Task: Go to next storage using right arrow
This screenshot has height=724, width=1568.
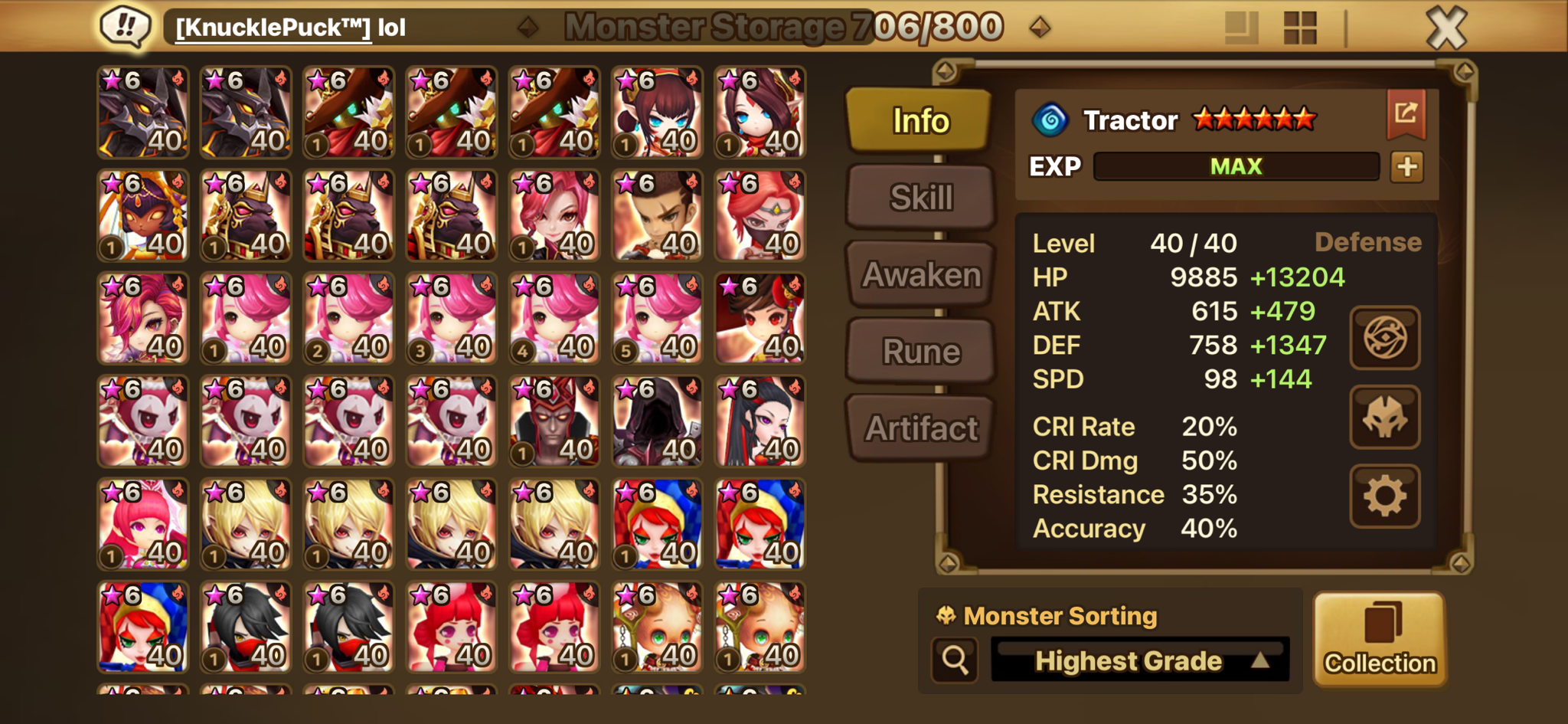Action: point(1039,28)
